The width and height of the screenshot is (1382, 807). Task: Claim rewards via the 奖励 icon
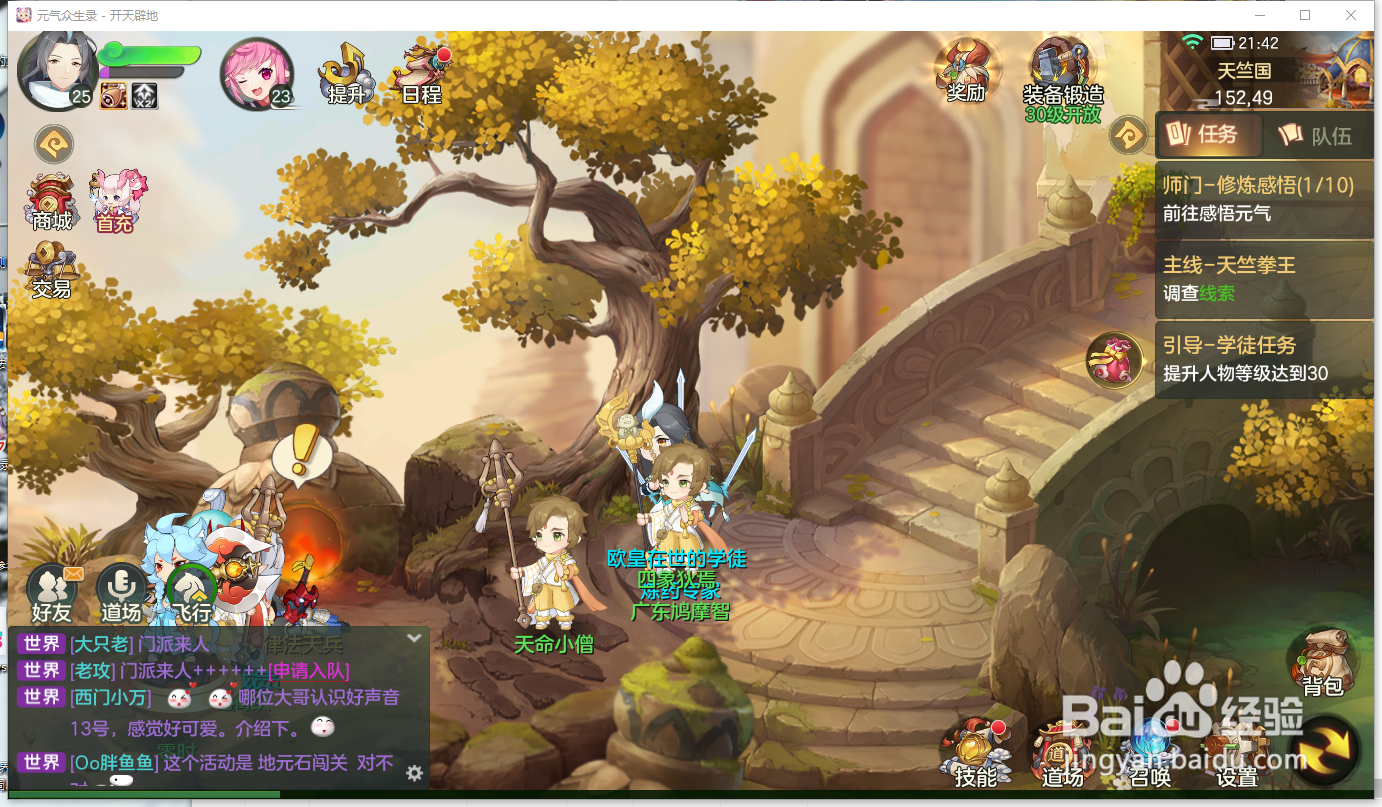coord(966,69)
